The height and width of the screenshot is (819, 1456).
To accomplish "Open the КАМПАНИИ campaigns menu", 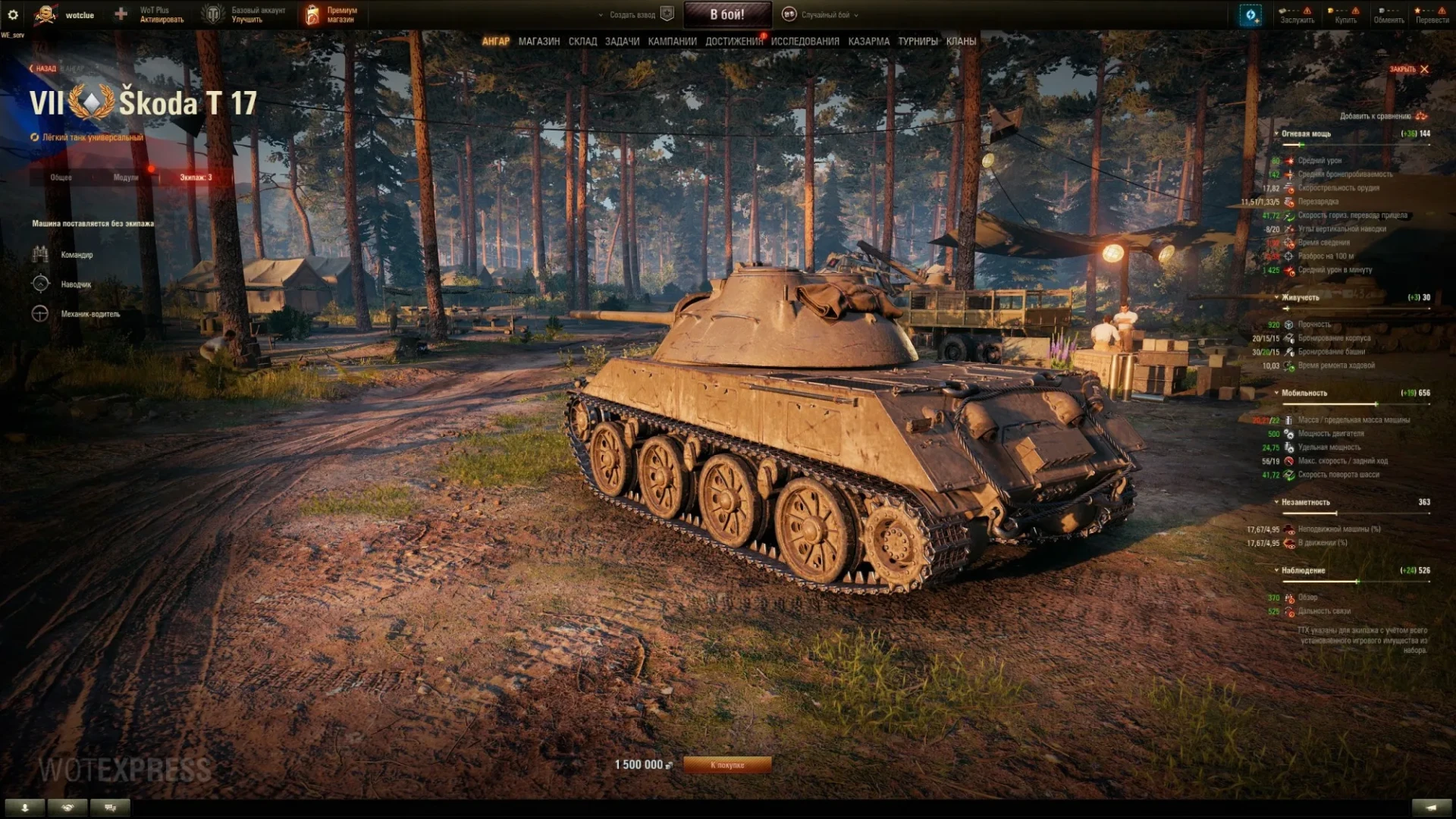I will [672, 42].
